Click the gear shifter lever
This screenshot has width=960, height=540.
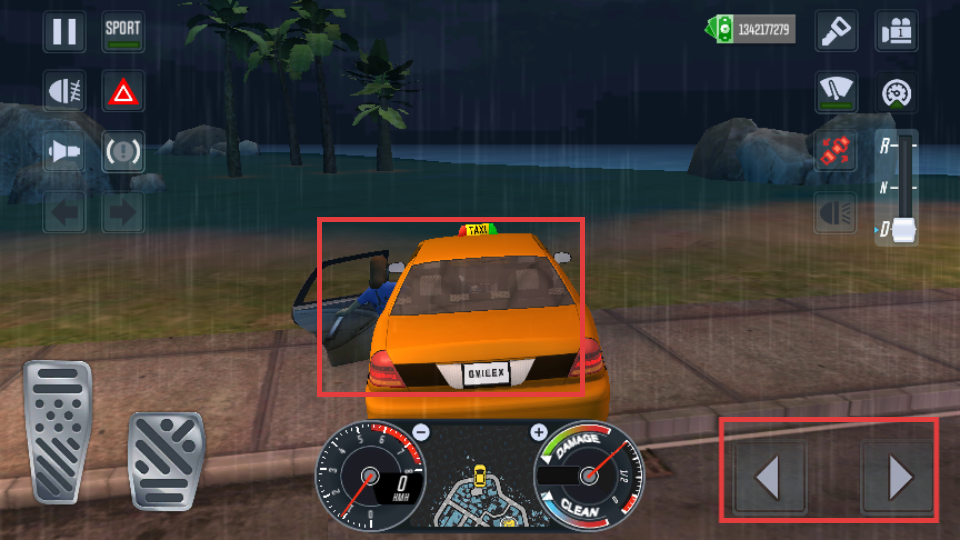(904, 230)
